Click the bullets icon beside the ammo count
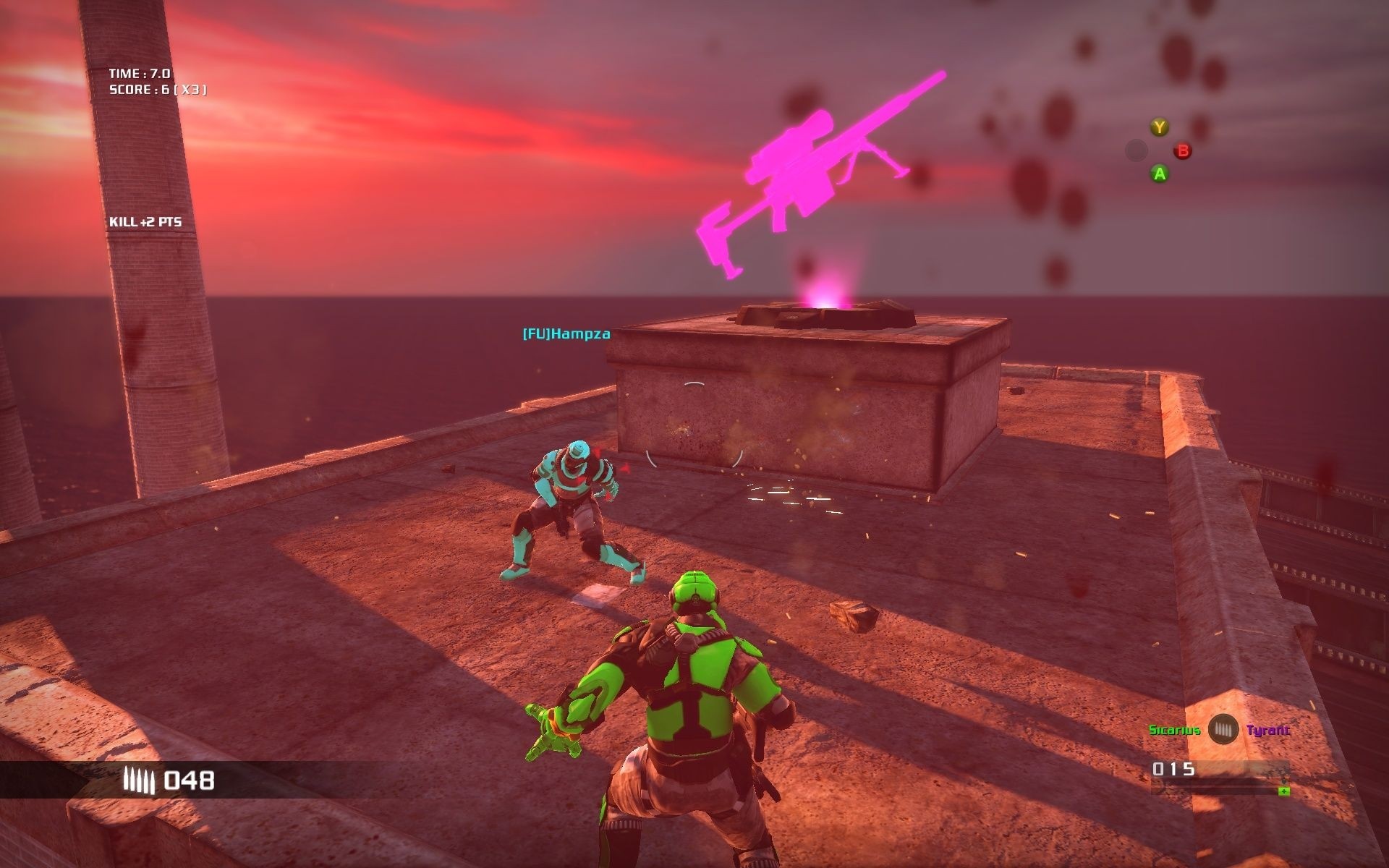This screenshot has height=868, width=1389. [x=140, y=780]
